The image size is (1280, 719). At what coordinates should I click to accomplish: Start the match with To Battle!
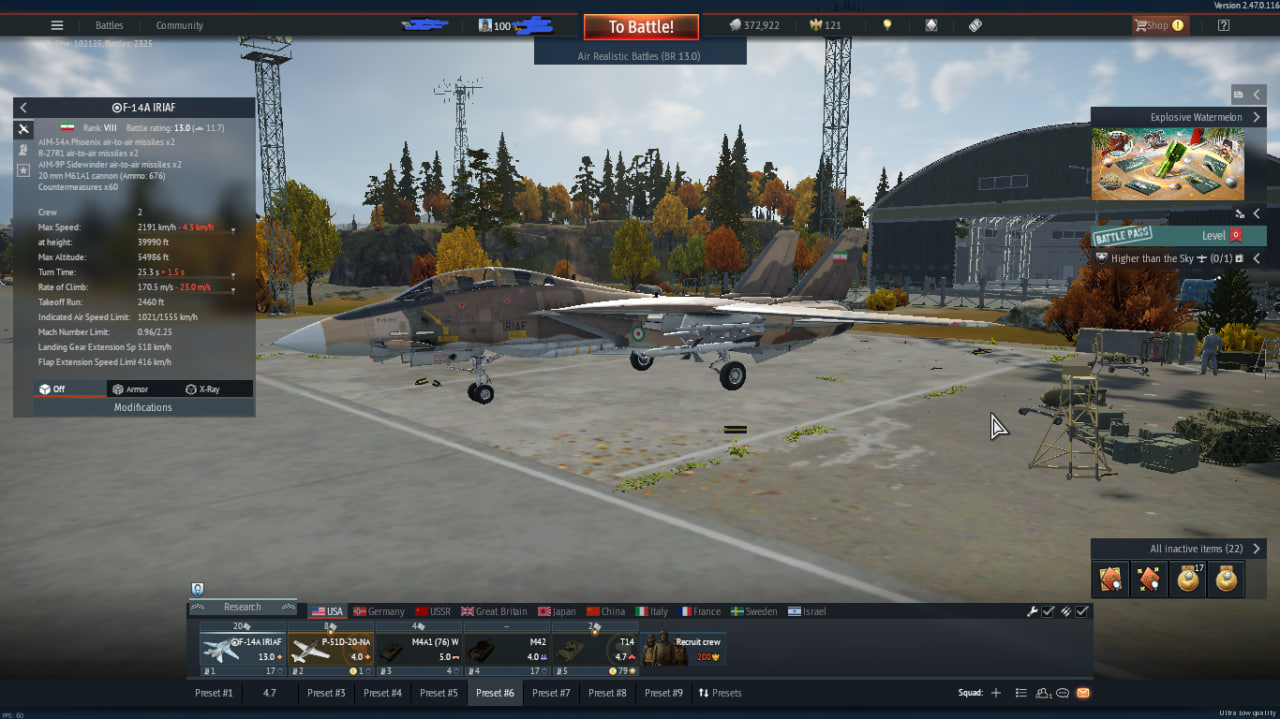coord(641,27)
